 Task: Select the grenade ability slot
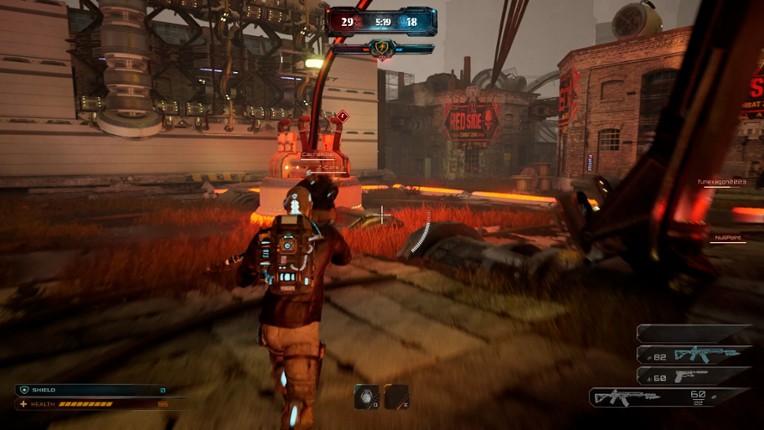(366, 397)
